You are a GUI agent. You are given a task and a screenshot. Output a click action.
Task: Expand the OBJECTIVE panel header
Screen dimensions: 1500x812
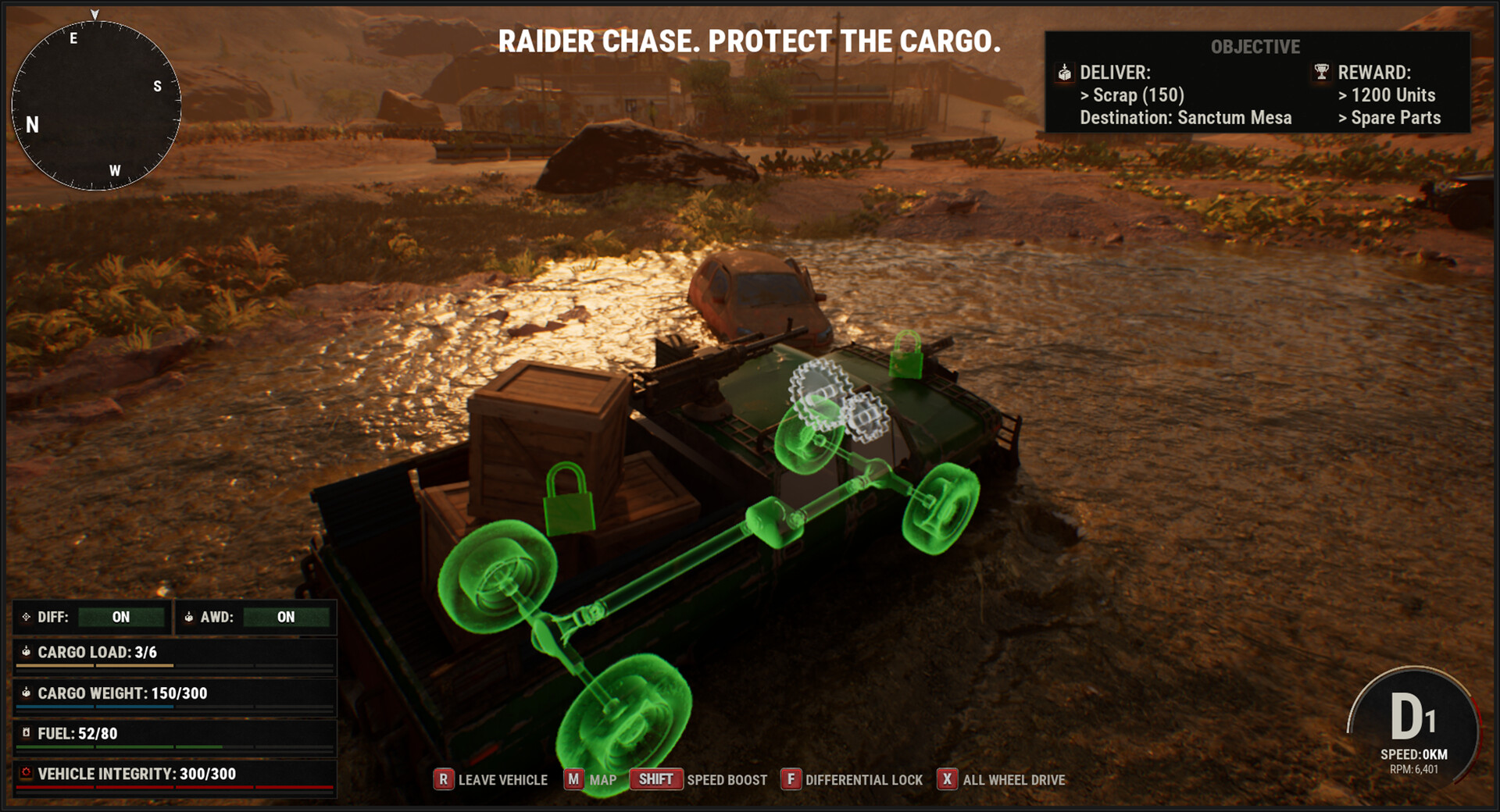pos(1254,46)
